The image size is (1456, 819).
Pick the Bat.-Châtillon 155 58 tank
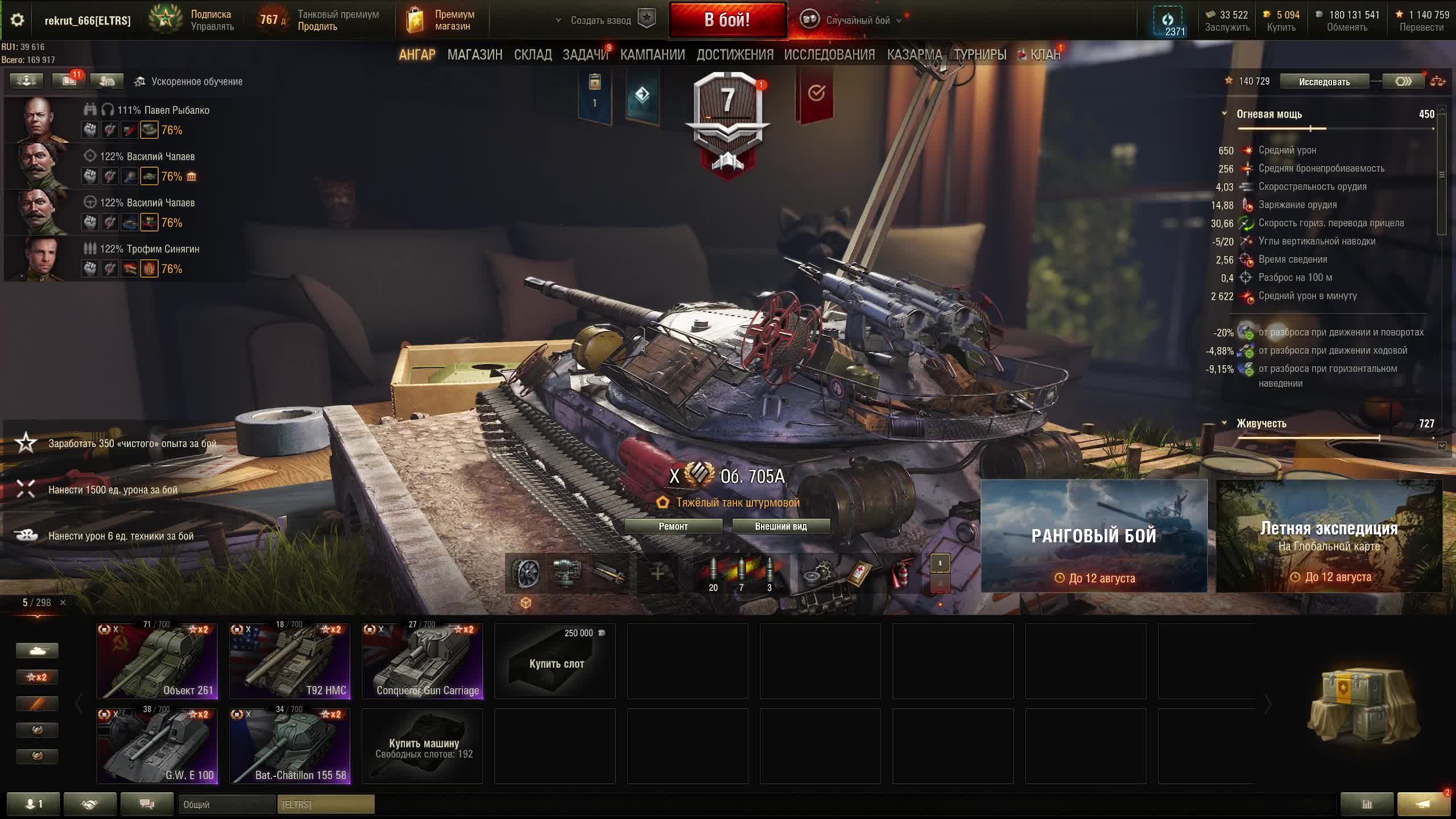290,746
